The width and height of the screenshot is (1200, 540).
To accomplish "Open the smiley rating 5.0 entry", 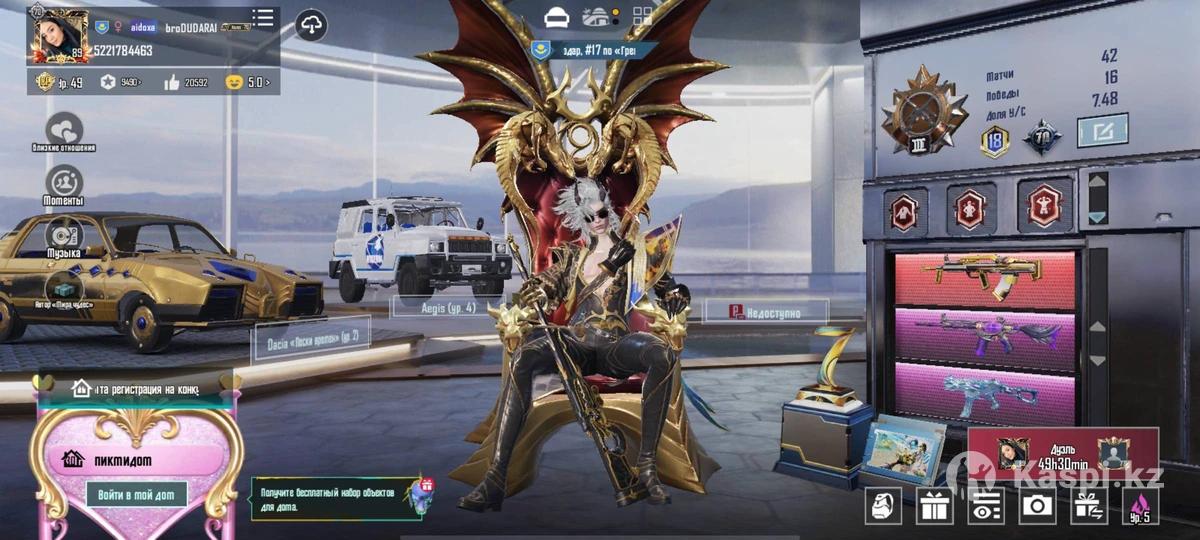I will click(x=248, y=82).
